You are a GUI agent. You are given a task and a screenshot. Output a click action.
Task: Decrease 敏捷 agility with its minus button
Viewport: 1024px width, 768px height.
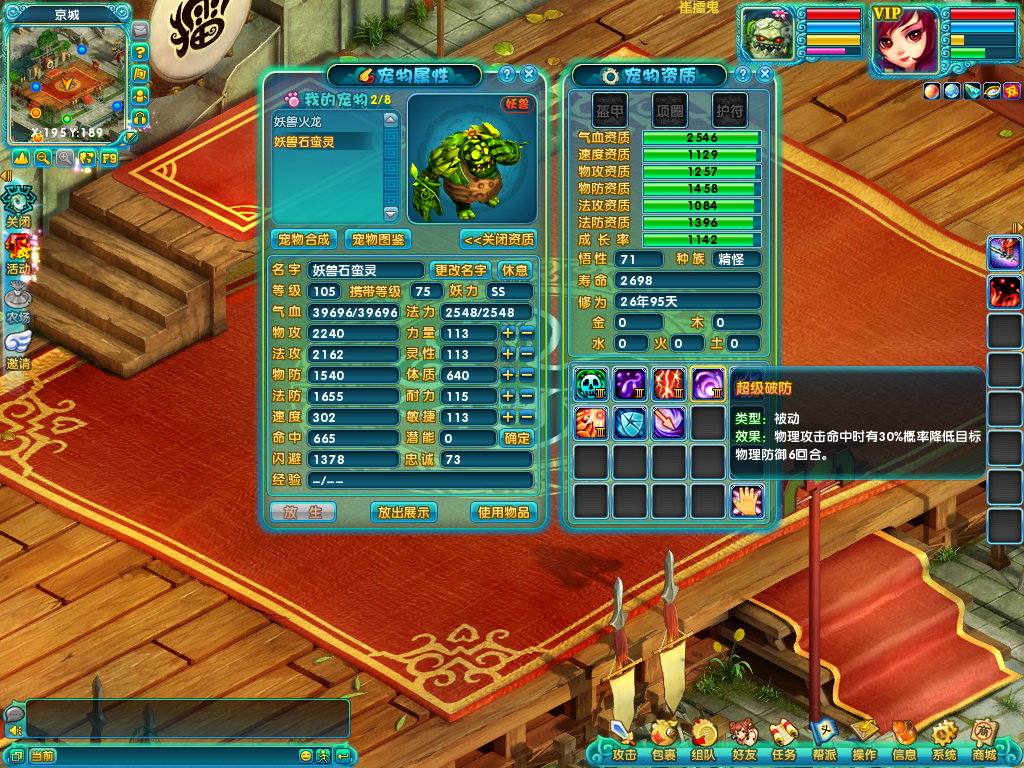[x=526, y=417]
